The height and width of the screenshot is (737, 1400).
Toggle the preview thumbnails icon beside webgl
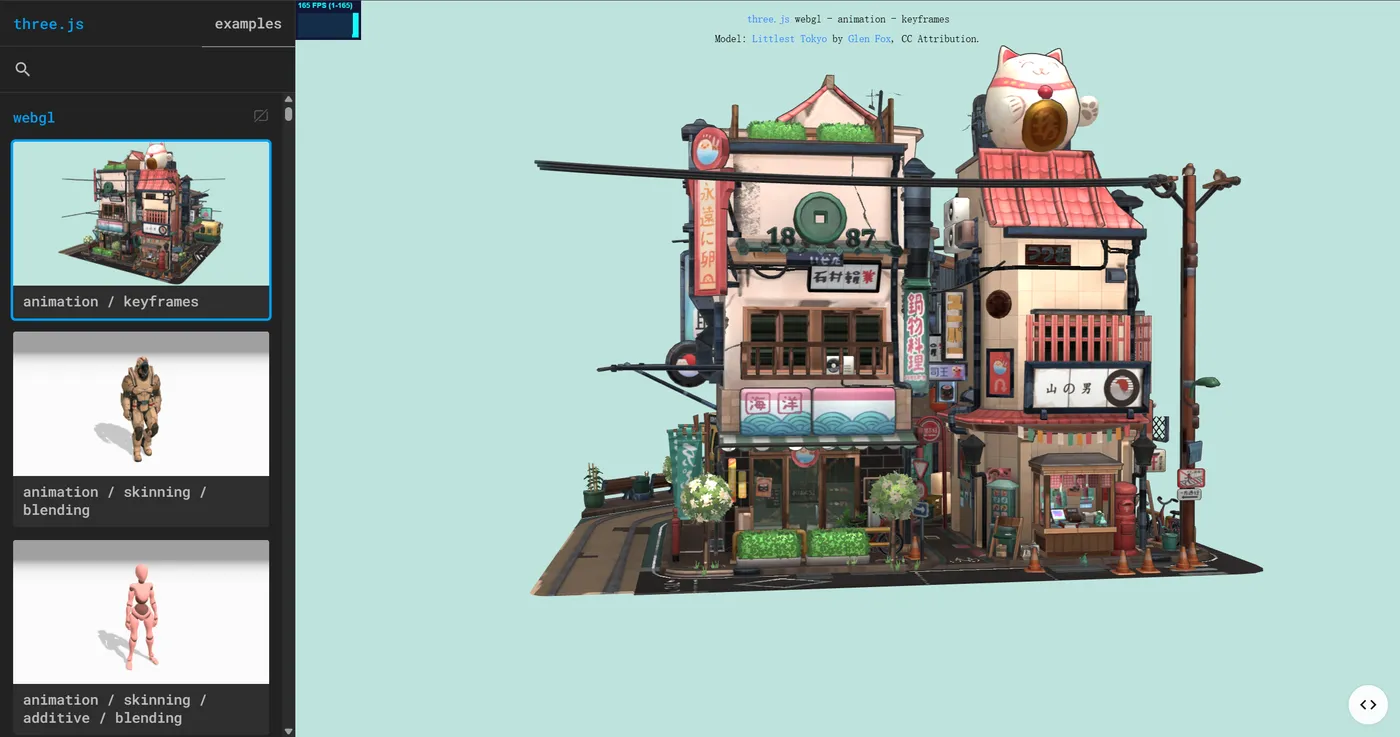(261, 116)
